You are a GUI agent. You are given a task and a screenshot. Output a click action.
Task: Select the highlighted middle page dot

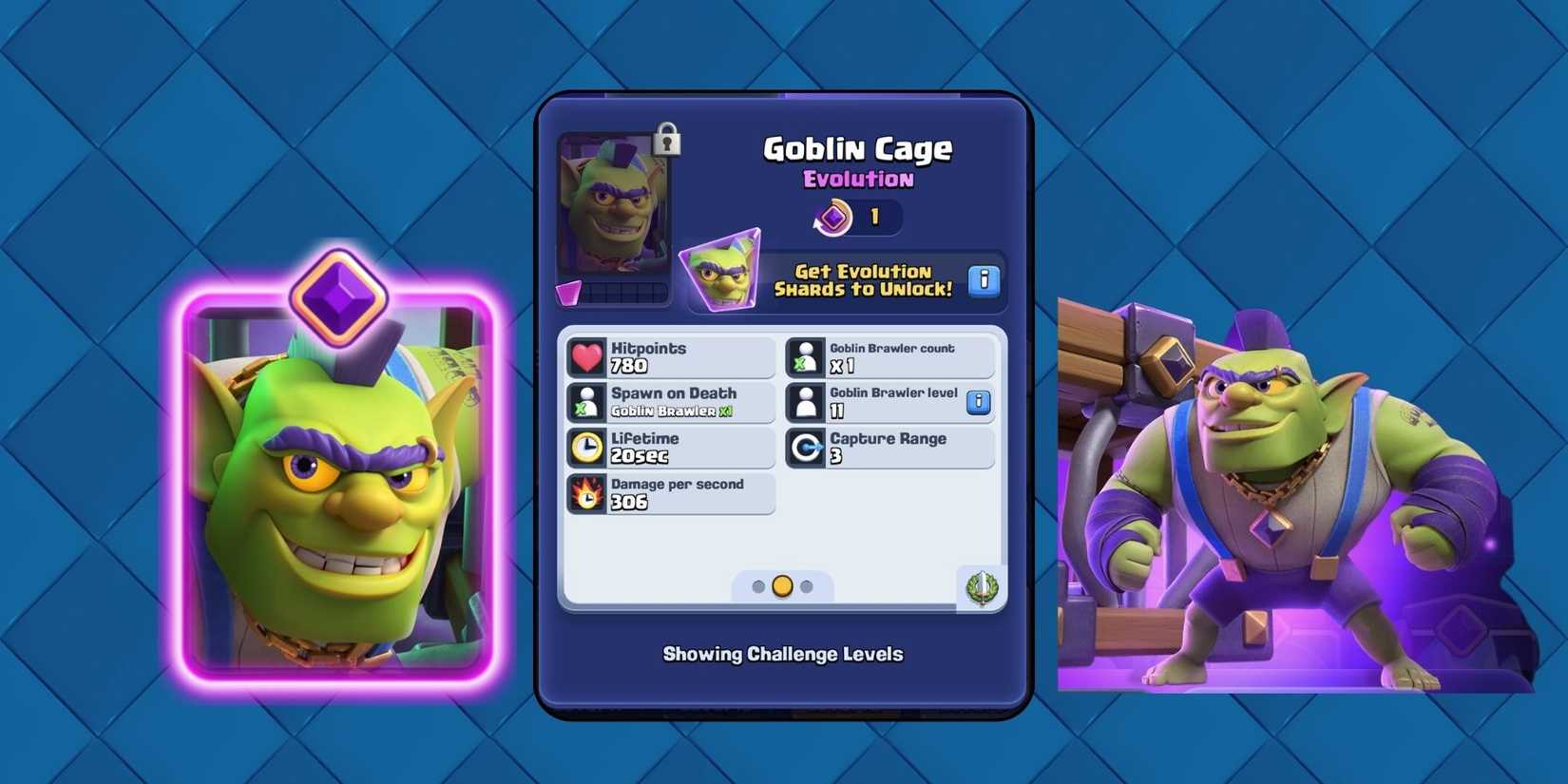pyautogui.click(x=781, y=586)
